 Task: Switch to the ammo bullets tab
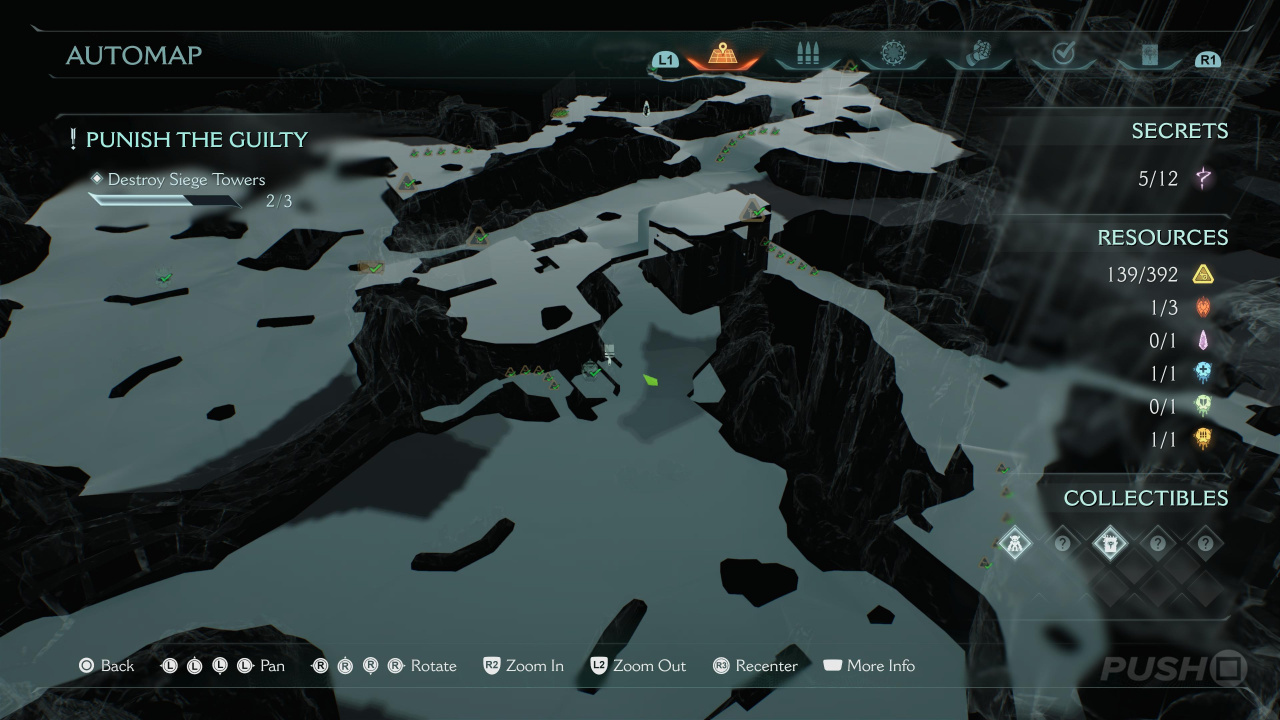(x=807, y=54)
